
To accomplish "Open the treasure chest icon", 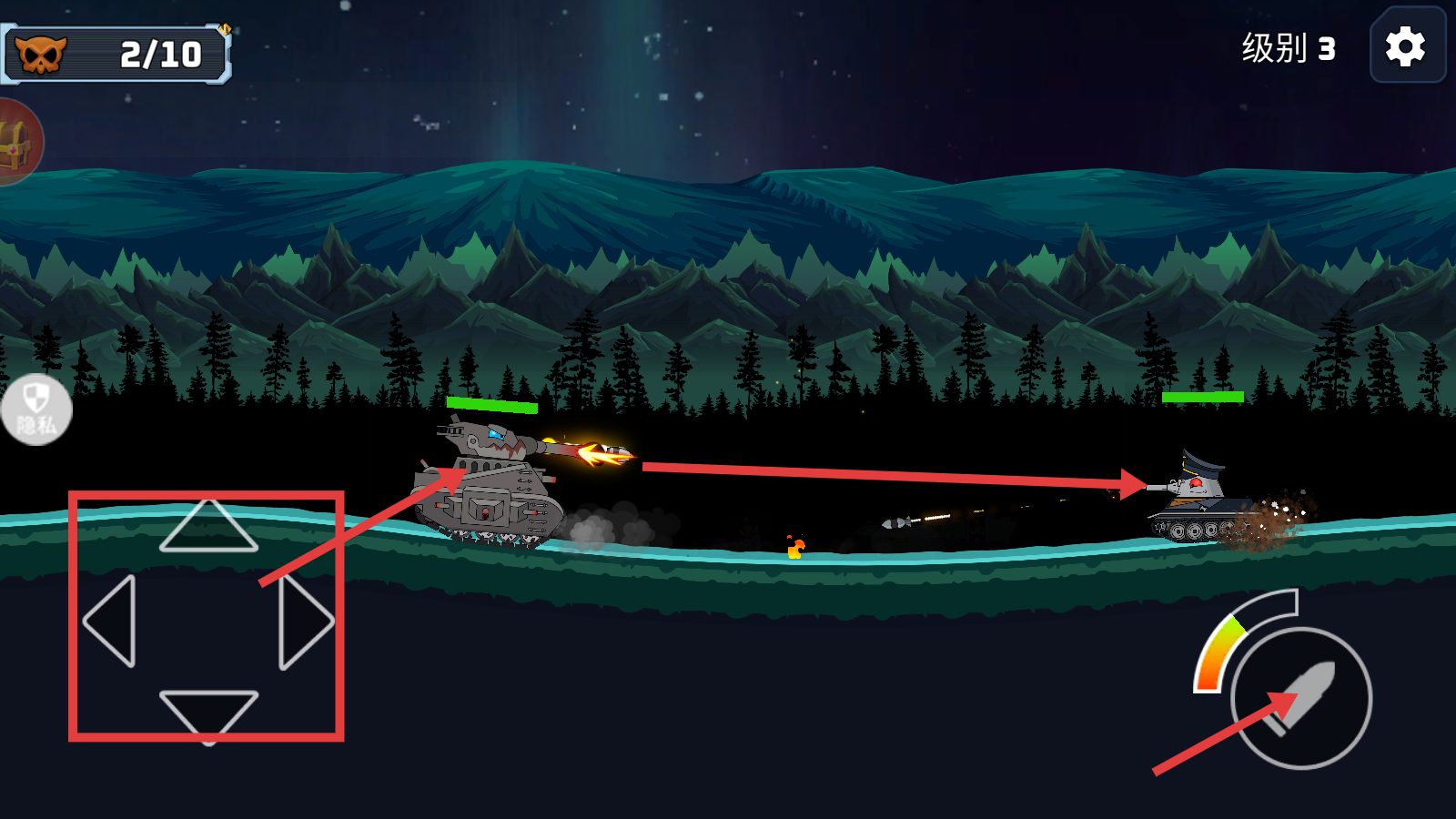I will pyautogui.click(x=16, y=143).
